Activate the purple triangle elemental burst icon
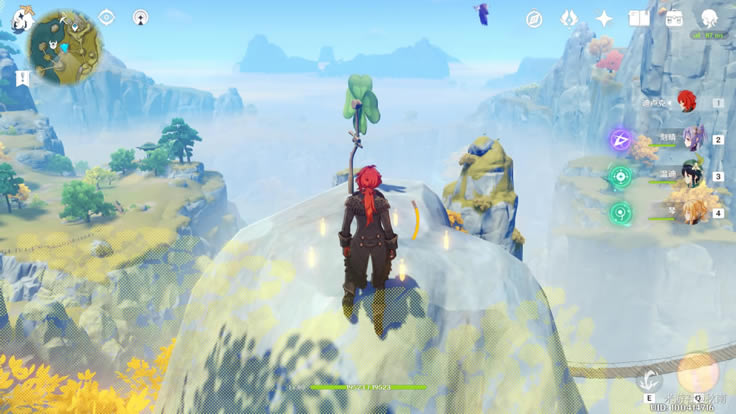736x414 pixels. click(x=620, y=139)
